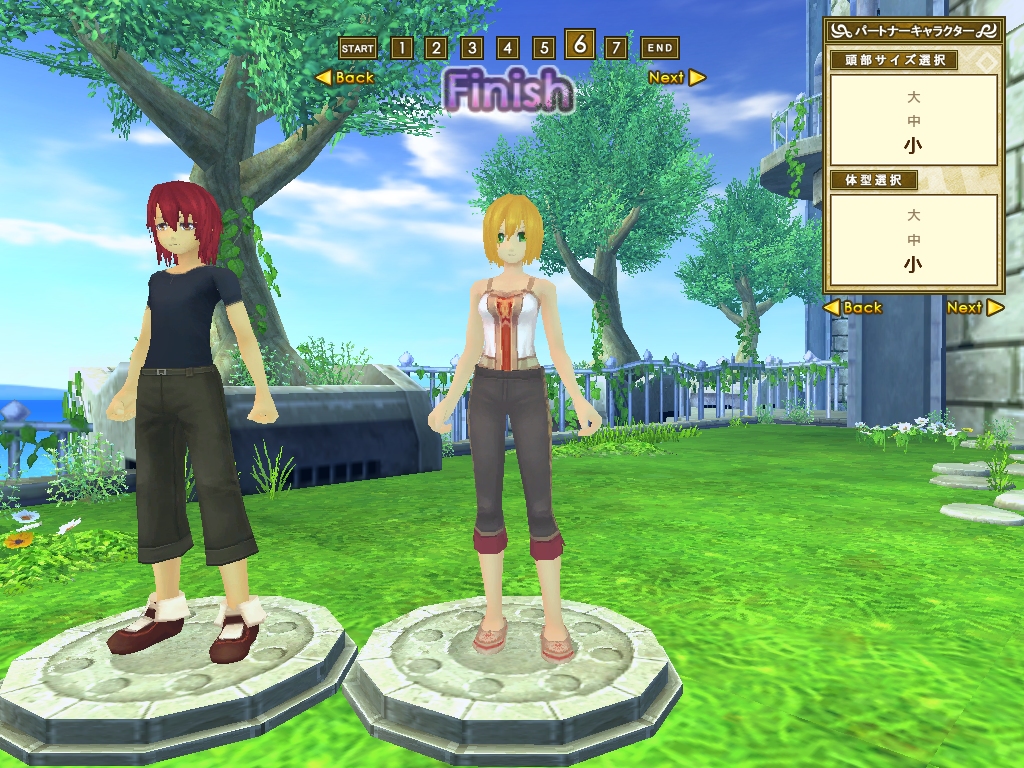
Task: Select step 2 in the step bar
Action: [436, 48]
